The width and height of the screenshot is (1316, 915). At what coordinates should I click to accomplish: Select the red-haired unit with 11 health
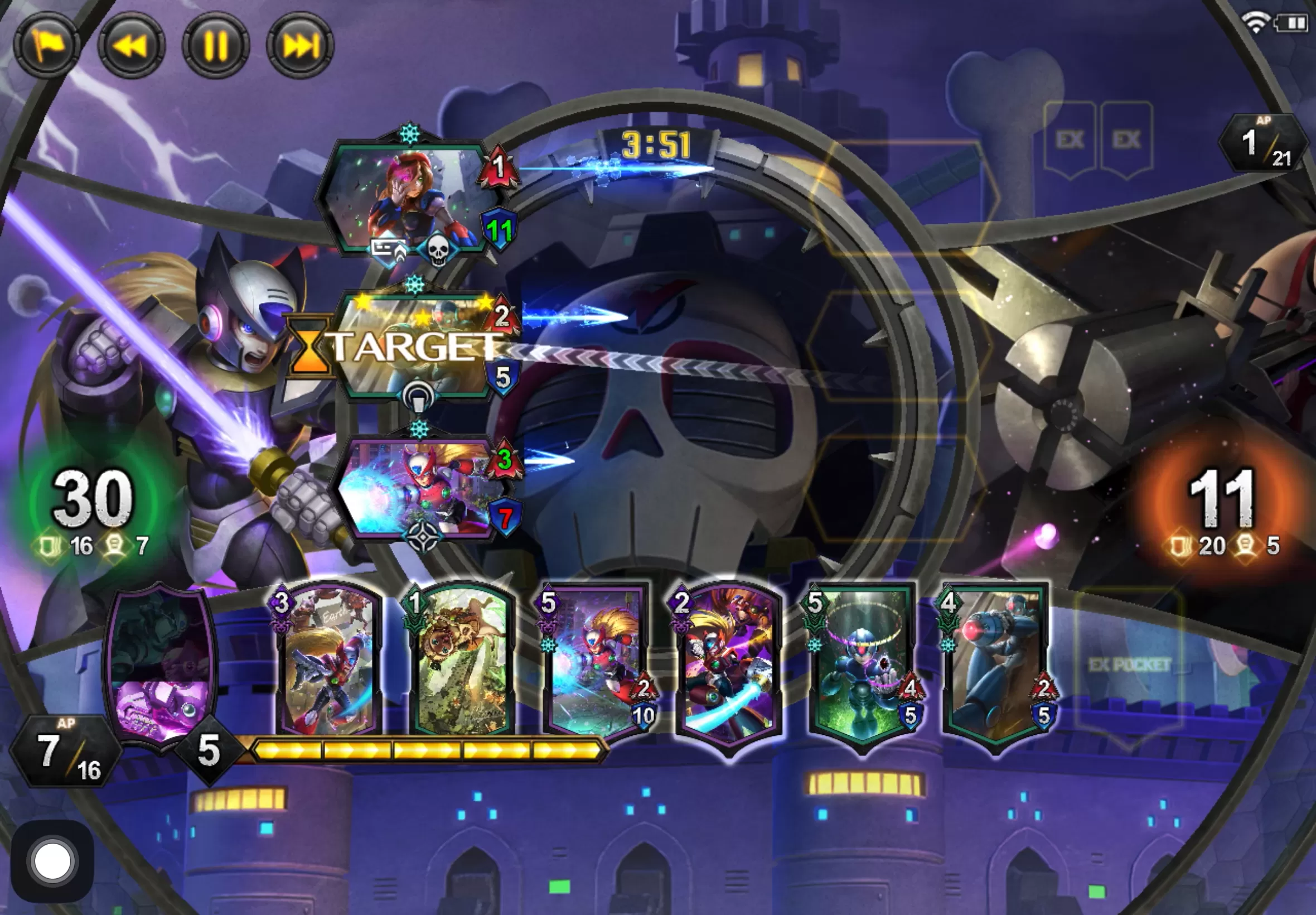point(408,198)
